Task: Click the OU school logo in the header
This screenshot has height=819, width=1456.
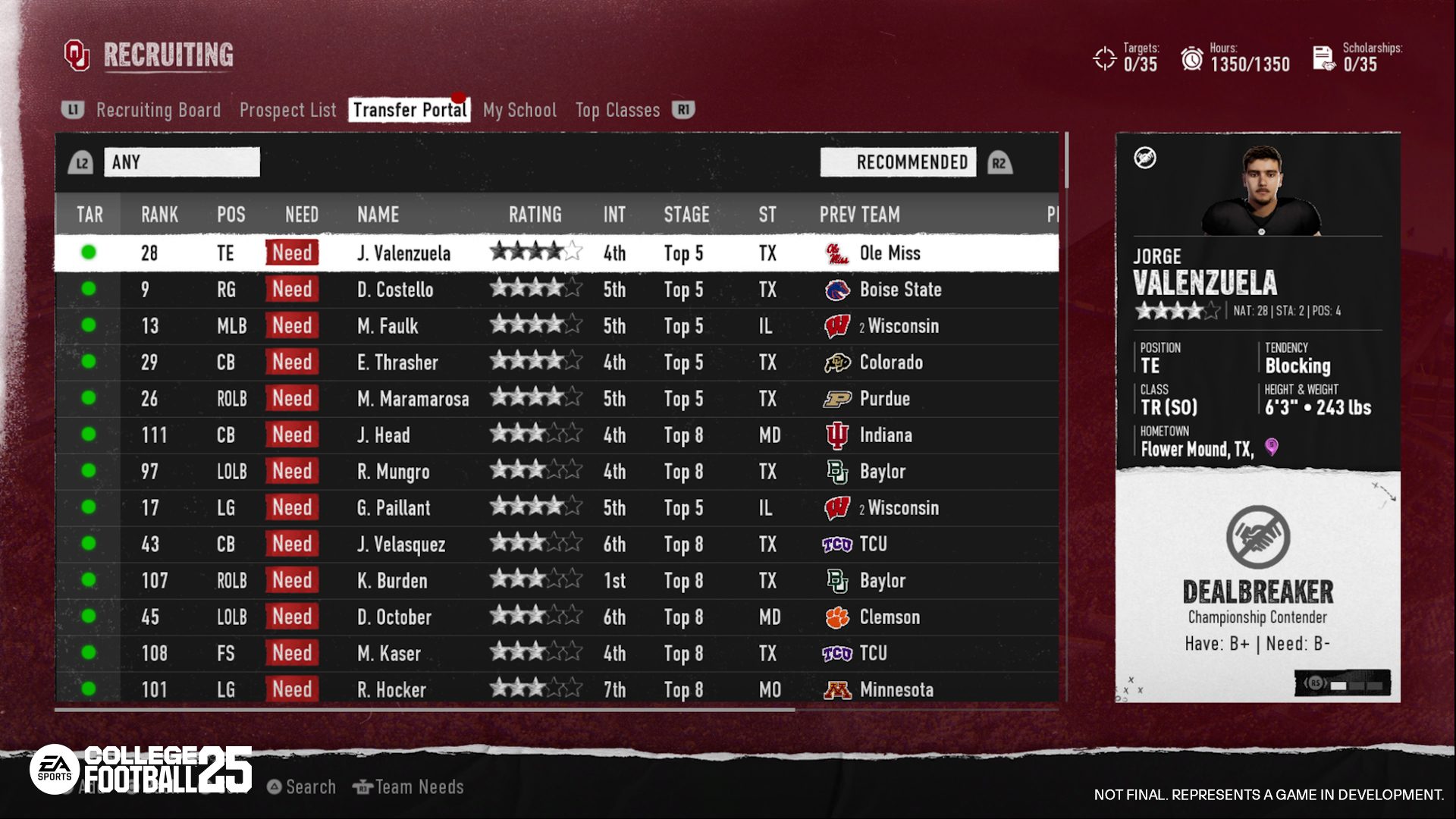Action: (x=78, y=54)
